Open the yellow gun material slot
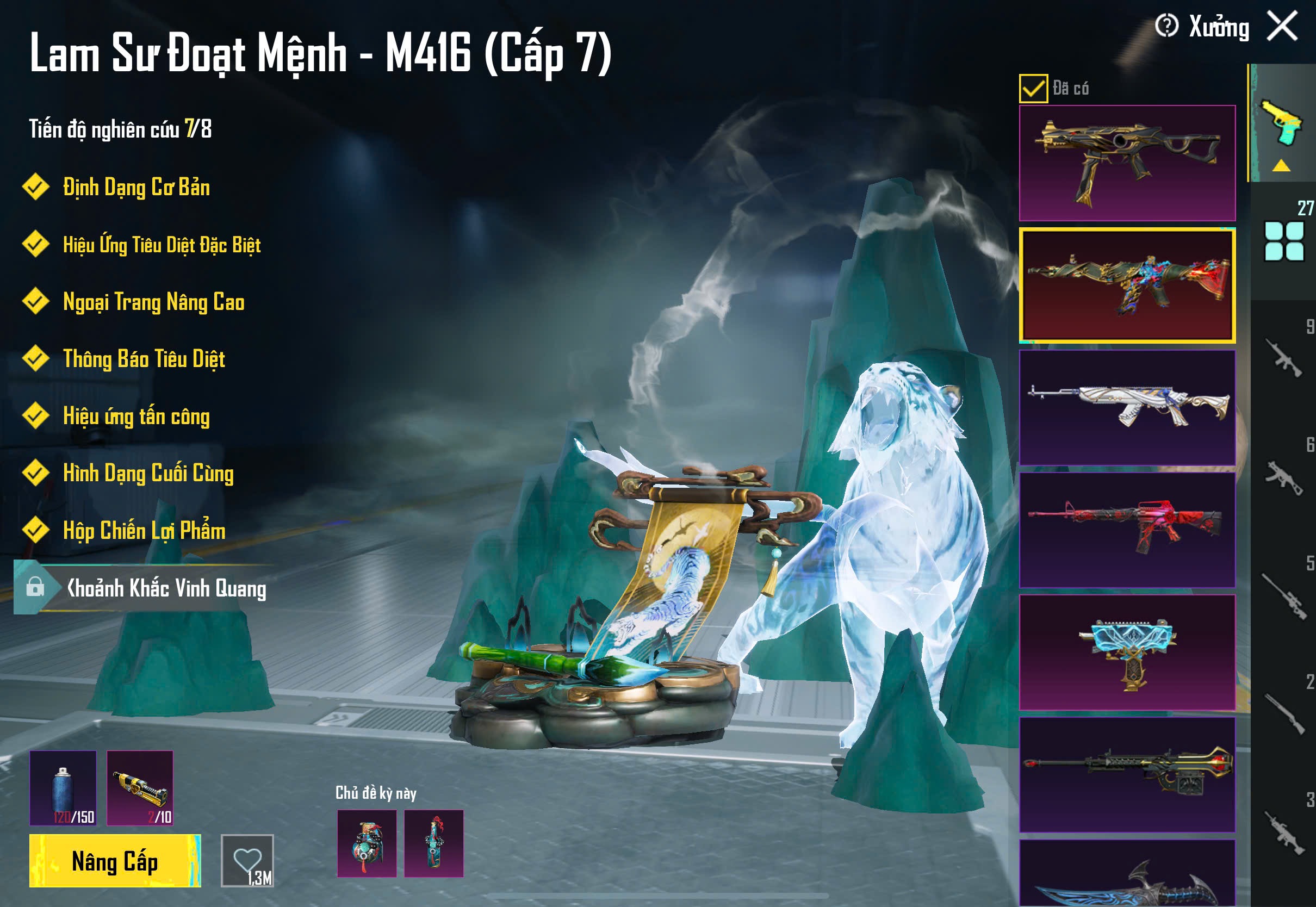The width and height of the screenshot is (1316, 907). coord(140,788)
